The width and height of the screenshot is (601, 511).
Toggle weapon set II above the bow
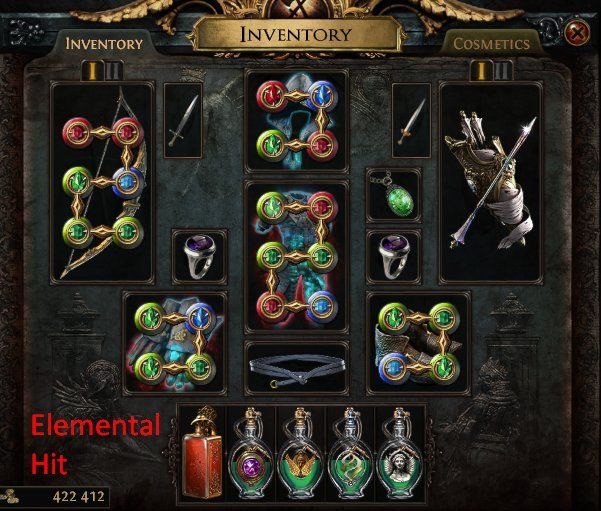coord(114,70)
